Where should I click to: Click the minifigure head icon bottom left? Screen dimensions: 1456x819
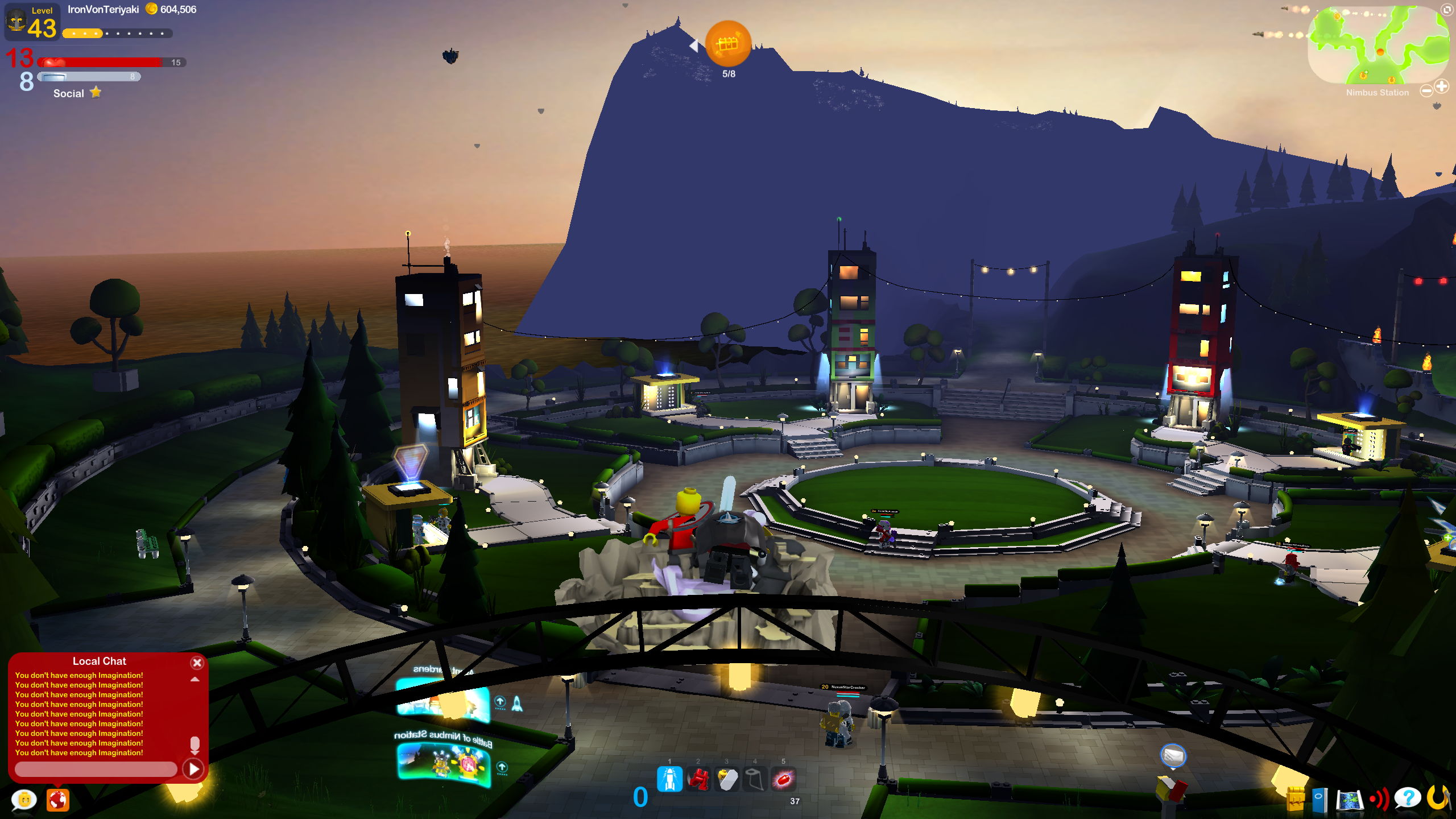[23, 800]
